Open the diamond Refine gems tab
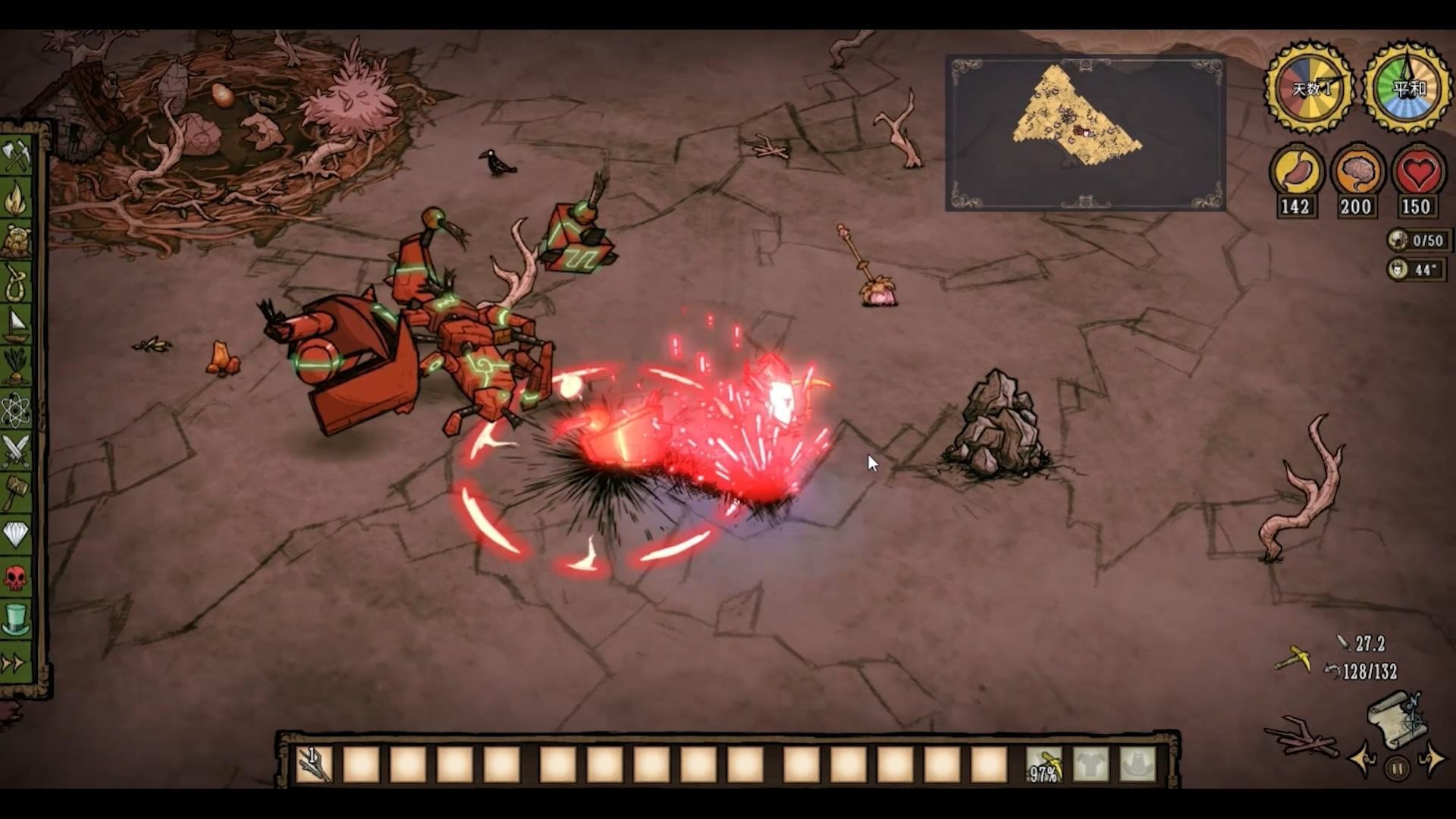The image size is (1456, 819). click(16, 535)
